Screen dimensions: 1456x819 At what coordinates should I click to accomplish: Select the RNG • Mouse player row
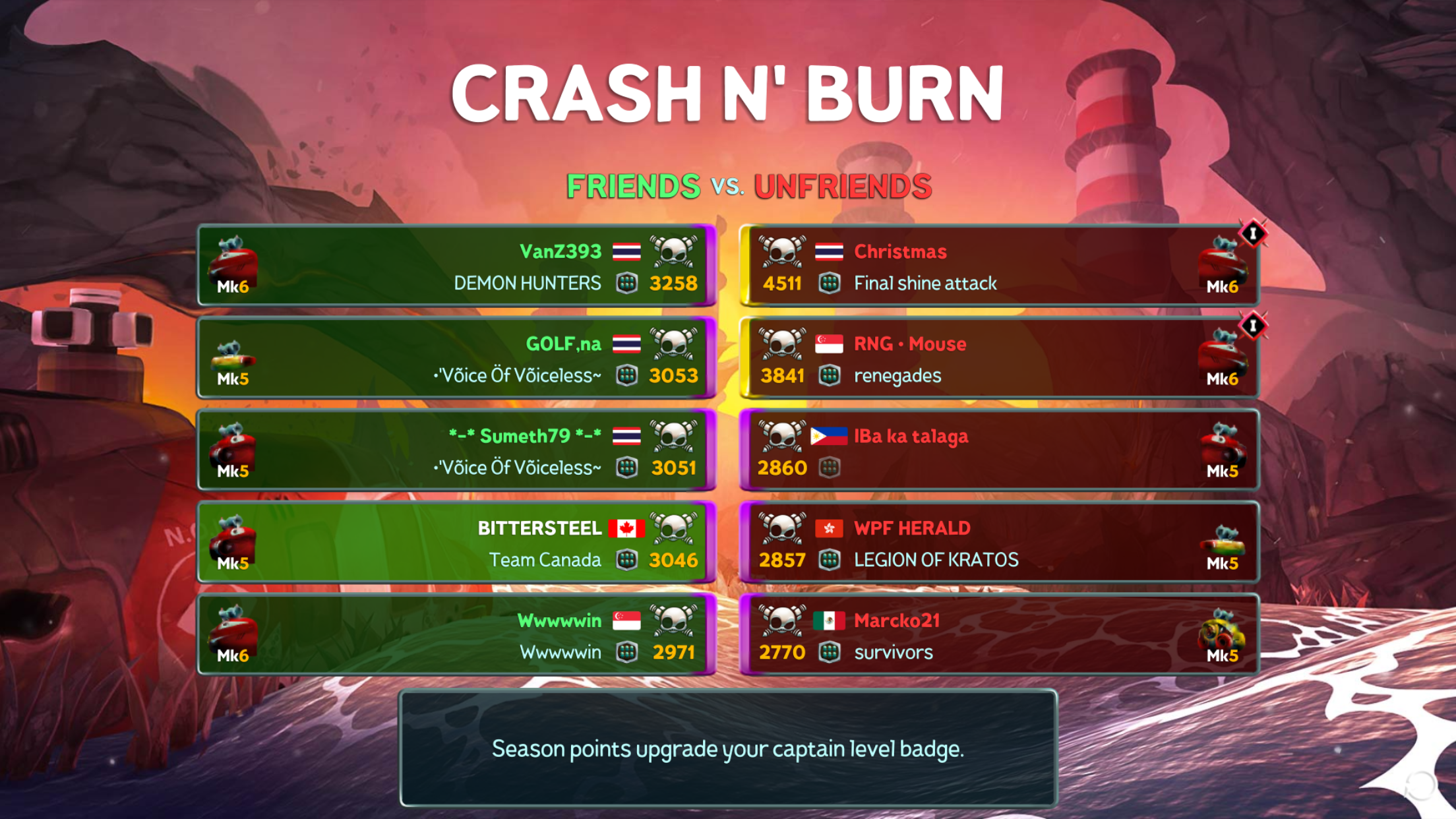[999, 358]
